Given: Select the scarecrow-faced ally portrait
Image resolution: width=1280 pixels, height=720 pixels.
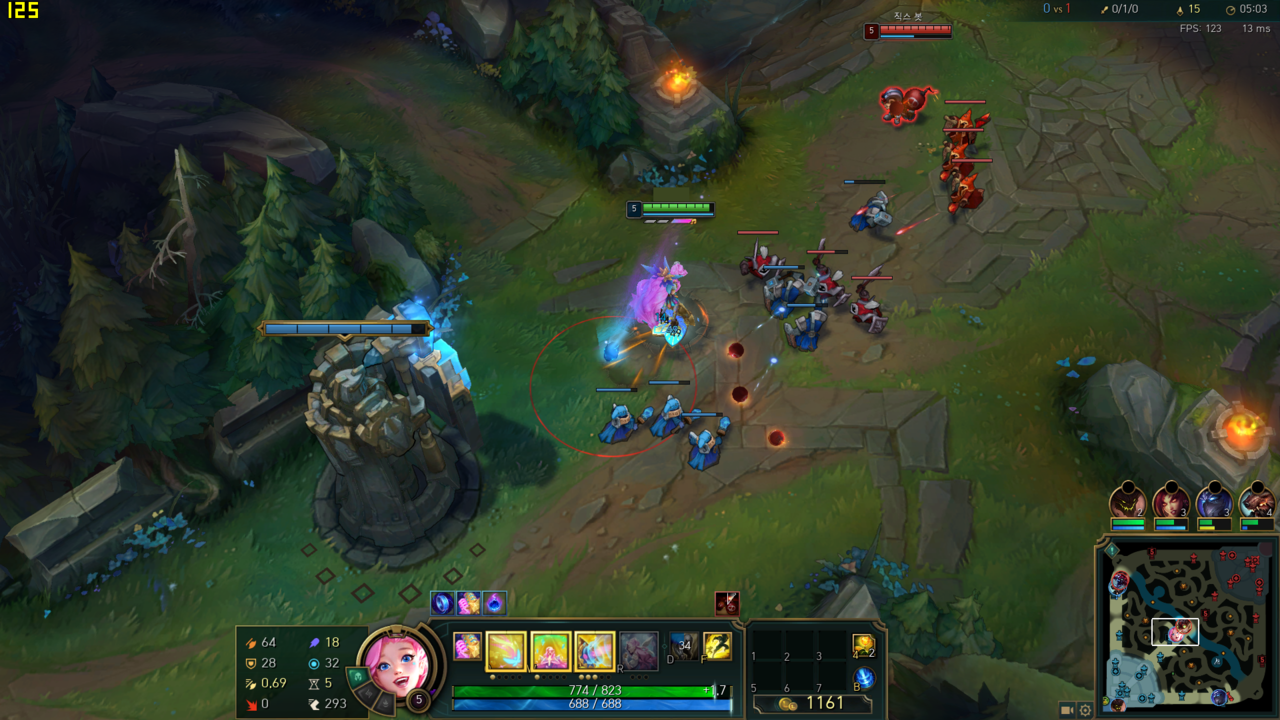Looking at the screenshot, I should click(x=1128, y=500).
